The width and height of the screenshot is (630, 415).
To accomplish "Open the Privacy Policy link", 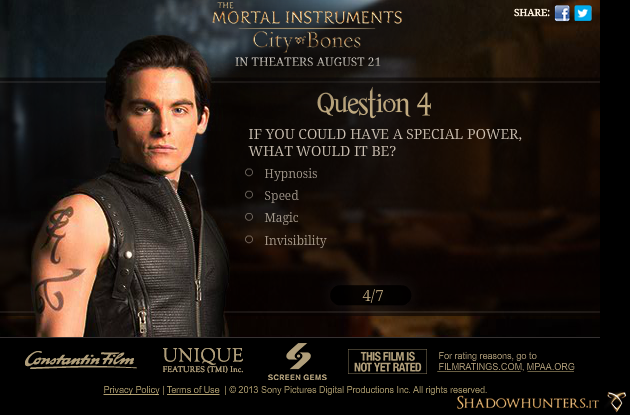I will (x=131, y=390).
